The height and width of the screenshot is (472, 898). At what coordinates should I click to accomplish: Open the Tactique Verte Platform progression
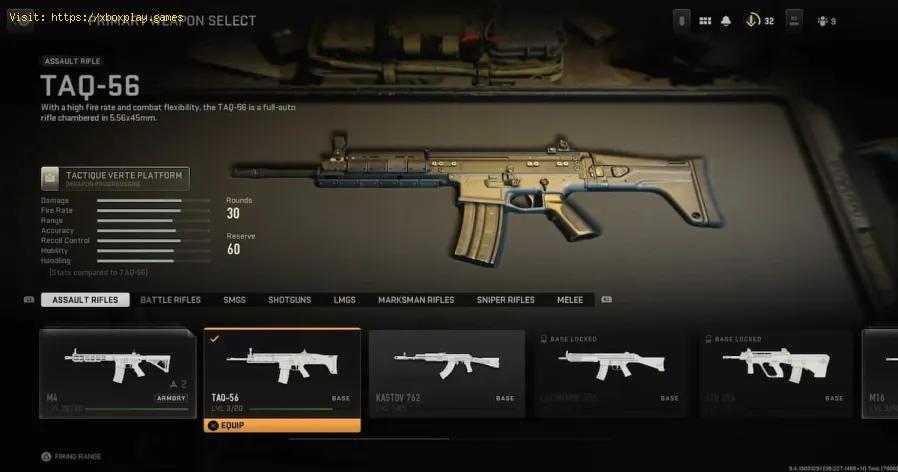click(115, 179)
